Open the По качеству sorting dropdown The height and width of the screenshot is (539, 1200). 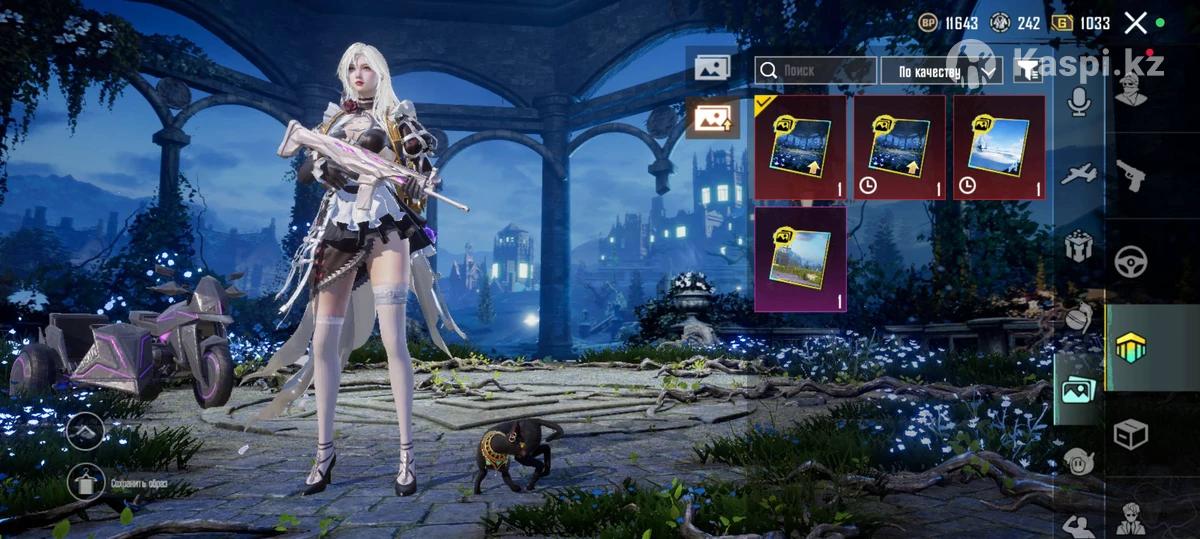click(x=941, y=71)
